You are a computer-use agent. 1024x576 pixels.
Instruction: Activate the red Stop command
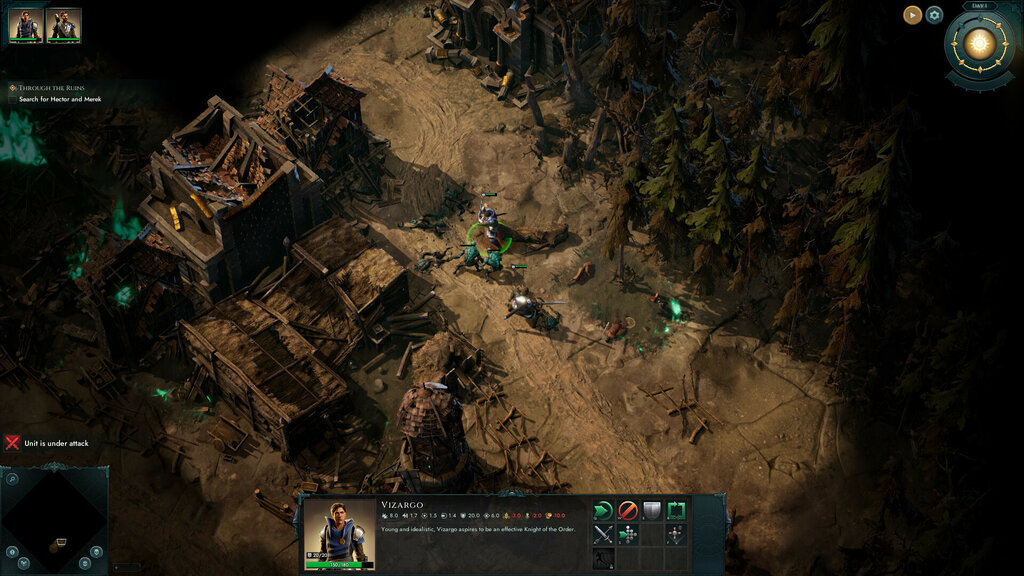628,511
